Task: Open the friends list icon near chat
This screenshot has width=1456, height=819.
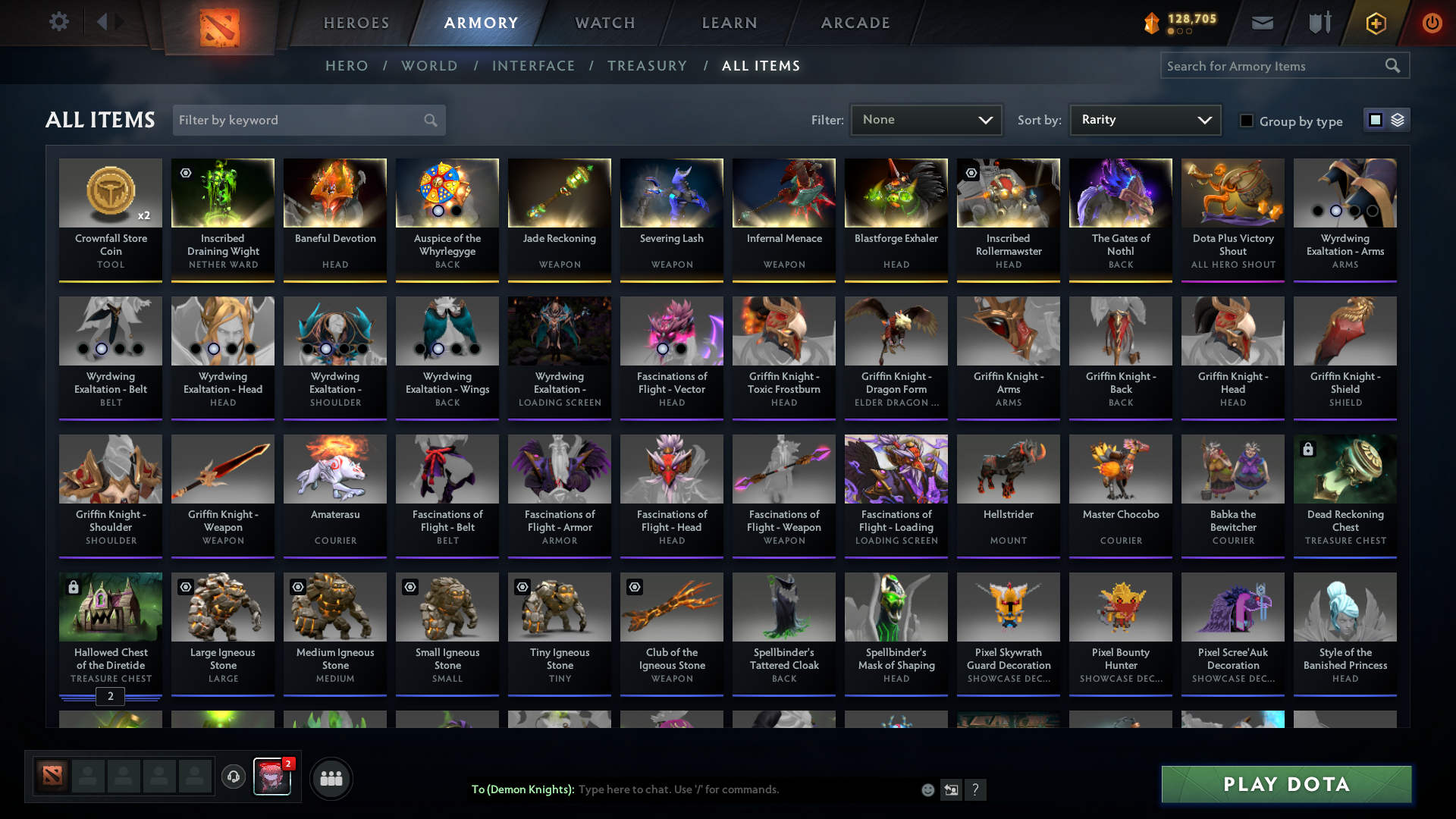Action: coord(331,778)
